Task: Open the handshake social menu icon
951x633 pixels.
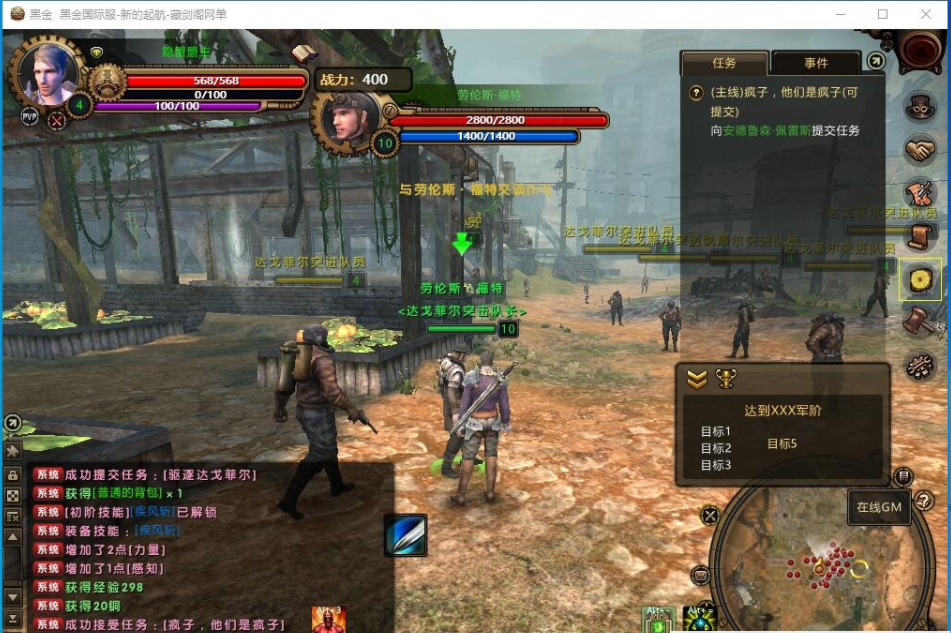Action: click(920, 150)
